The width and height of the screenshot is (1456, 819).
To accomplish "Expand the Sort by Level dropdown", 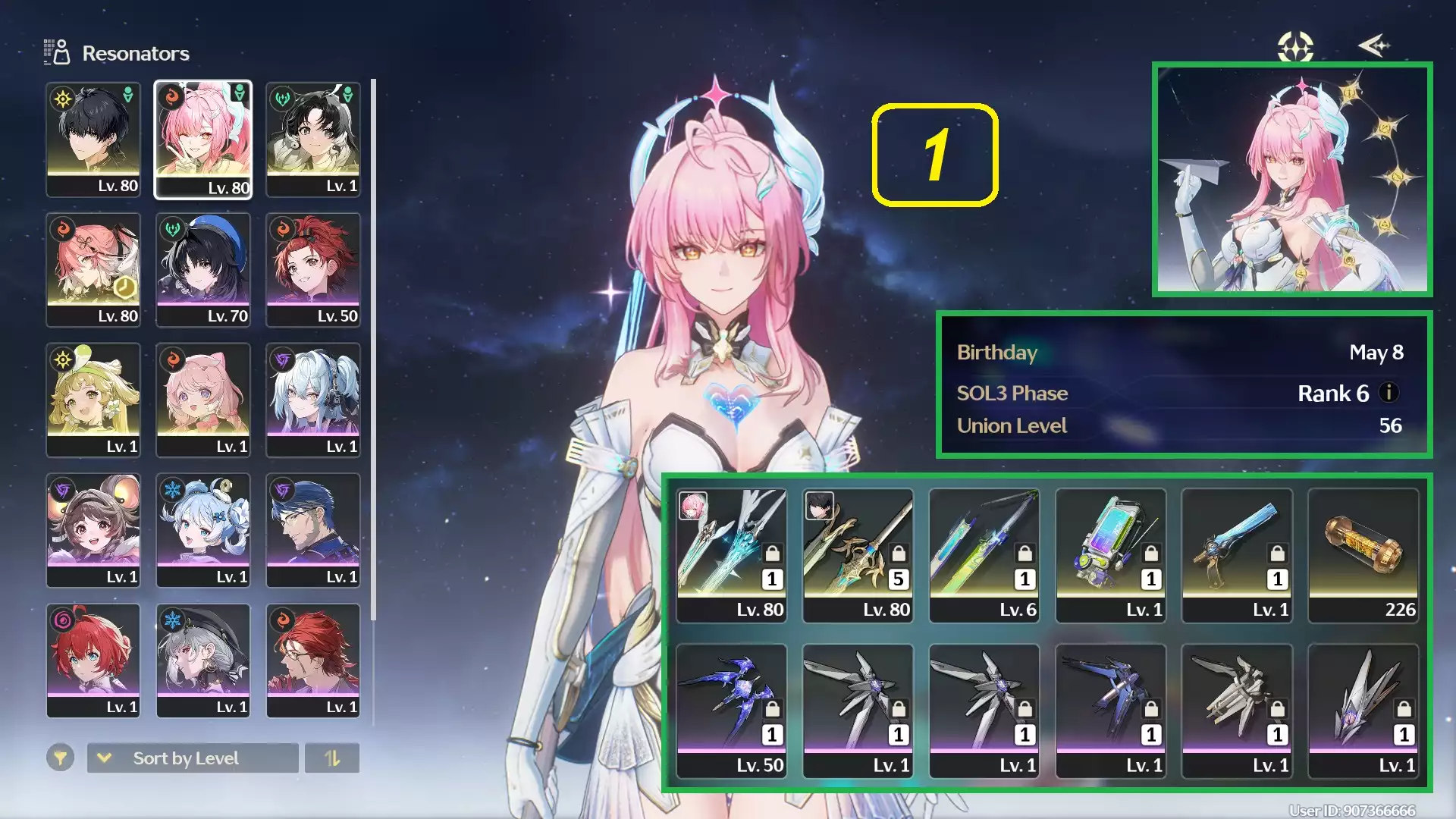I will coord(192,758).
